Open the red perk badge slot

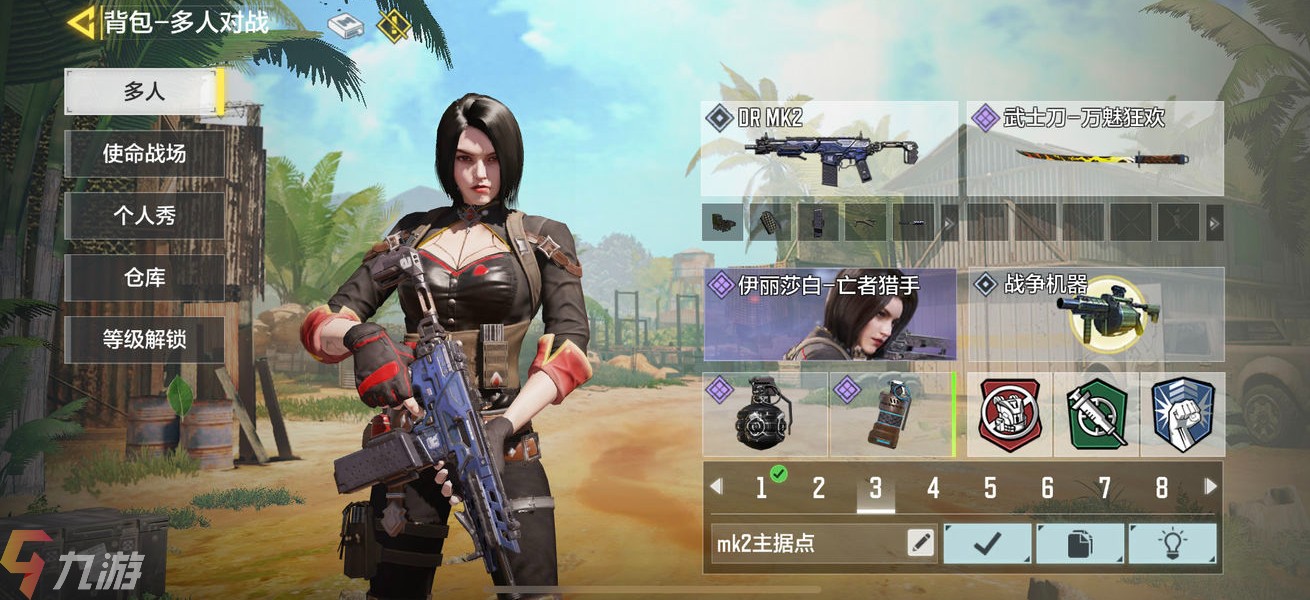click(1010, 415)
